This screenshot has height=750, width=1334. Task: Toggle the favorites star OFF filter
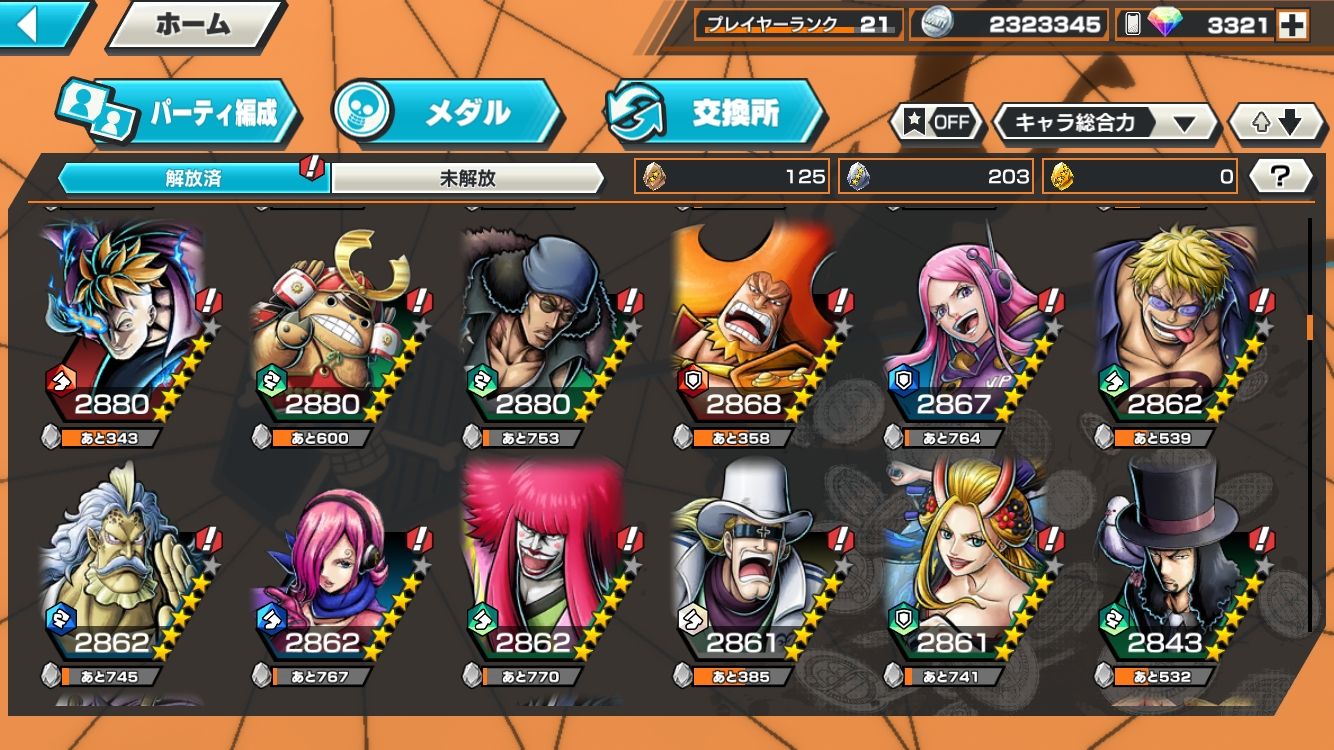937,123
